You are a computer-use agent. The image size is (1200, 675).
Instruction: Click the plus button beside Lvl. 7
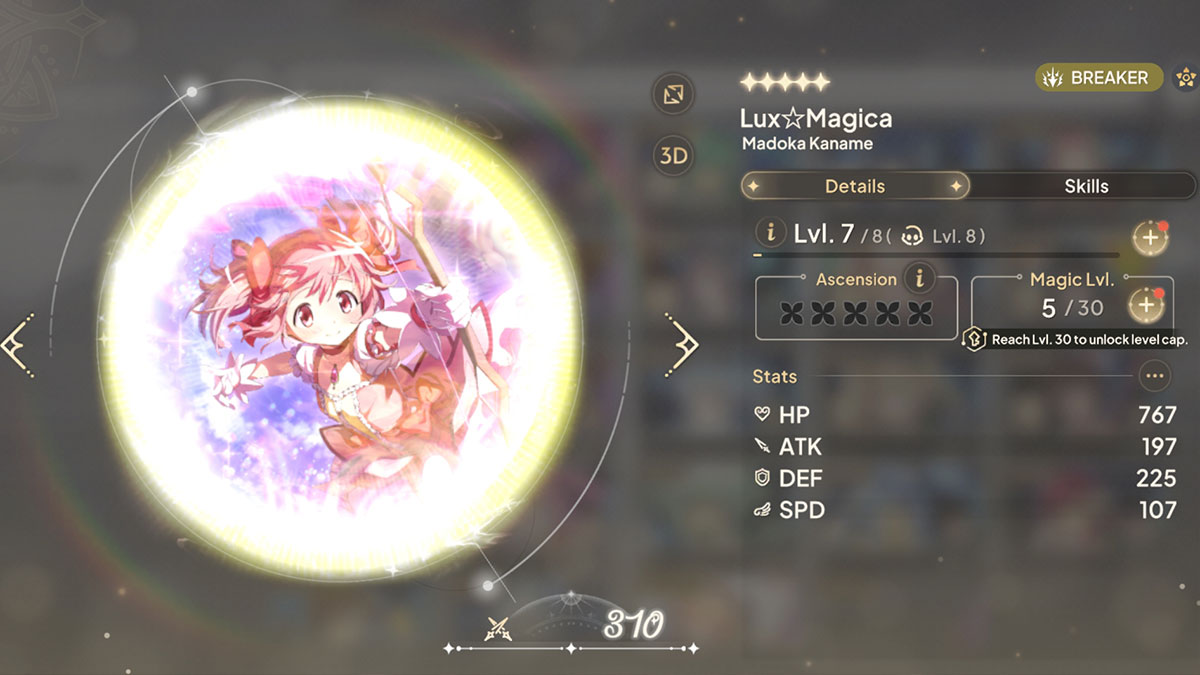pos(1150,237)
